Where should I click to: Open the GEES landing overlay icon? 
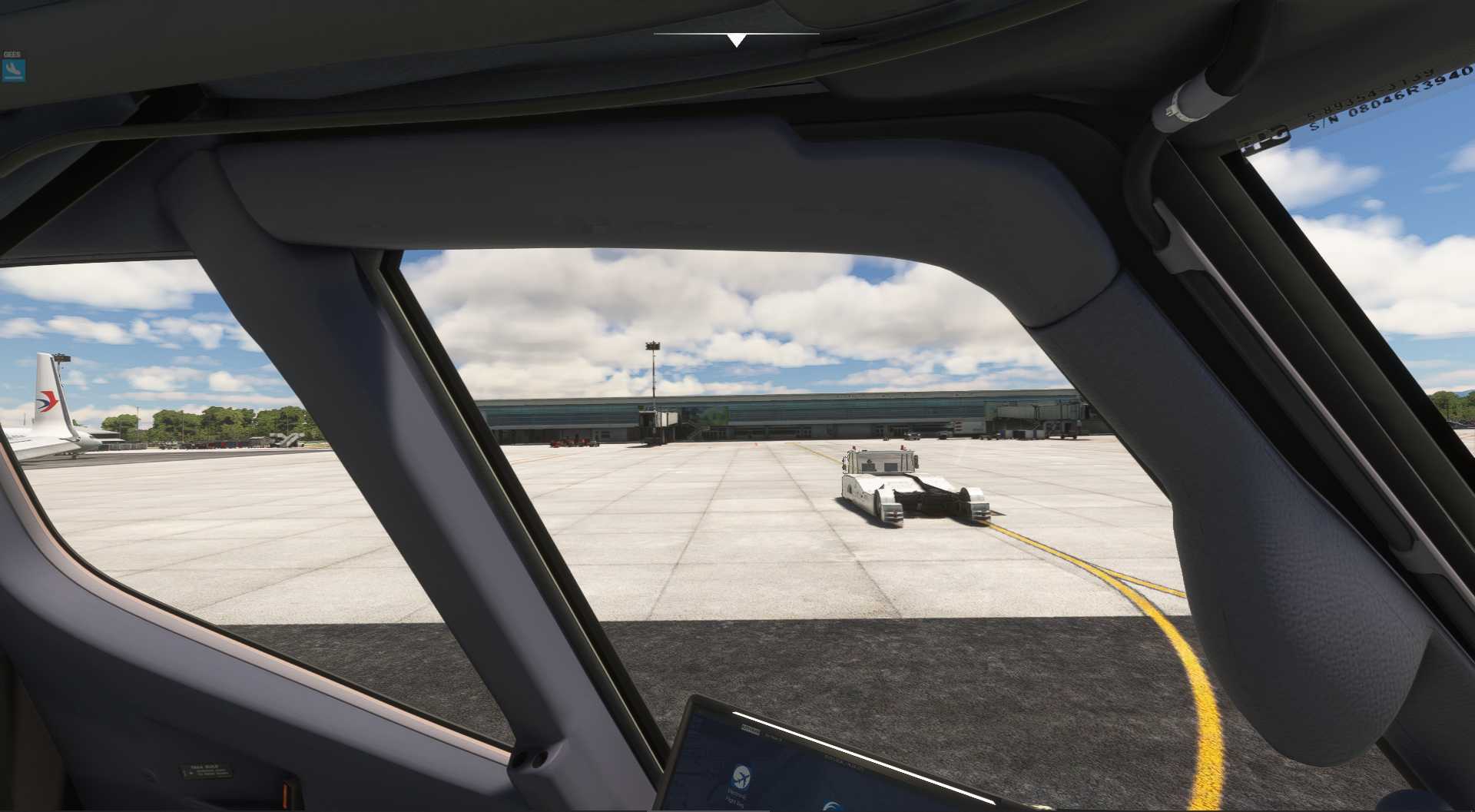(13, 71)
